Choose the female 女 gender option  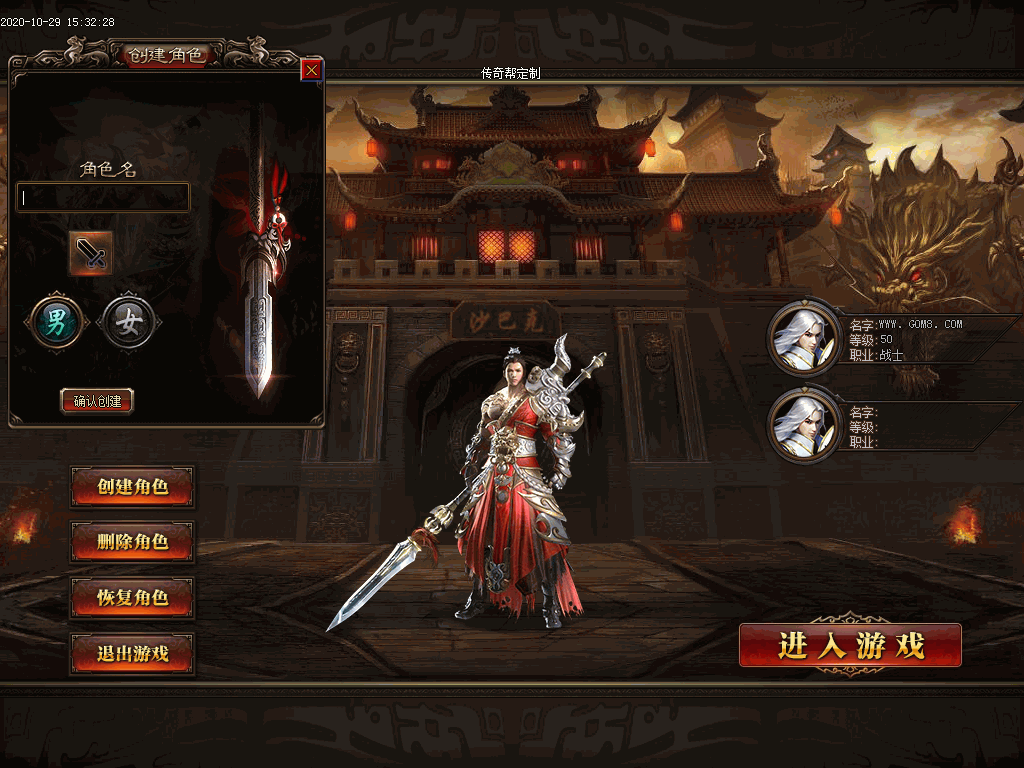pyautogui.click(x=129, y=322)
